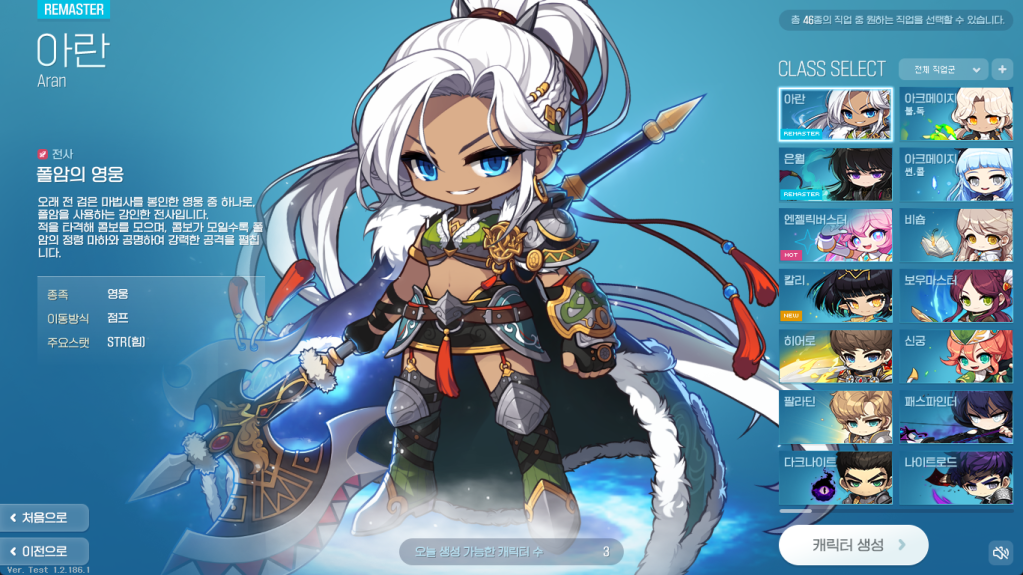Choose the Arch Mage Fire/Poison (불,독) class
The height and width of the screenshot is (575, 1023).
point(955,114)
